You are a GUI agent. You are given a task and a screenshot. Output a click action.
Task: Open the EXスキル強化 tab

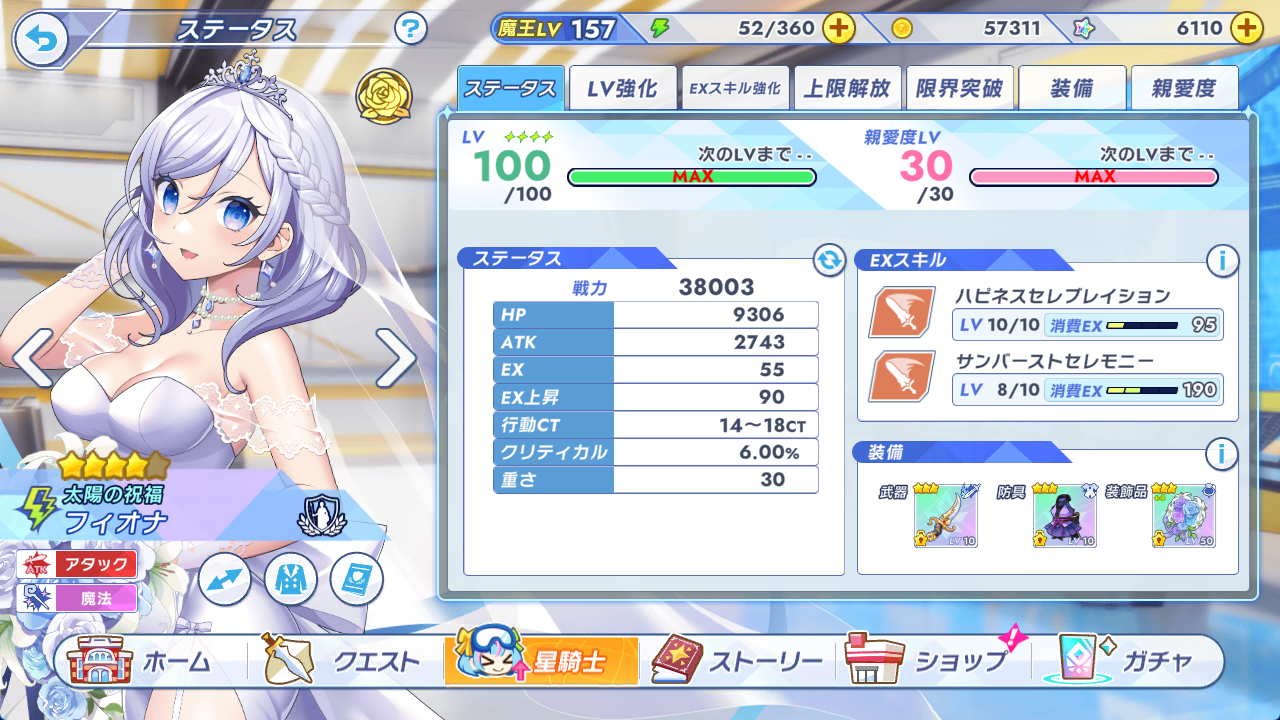(735, 89)
